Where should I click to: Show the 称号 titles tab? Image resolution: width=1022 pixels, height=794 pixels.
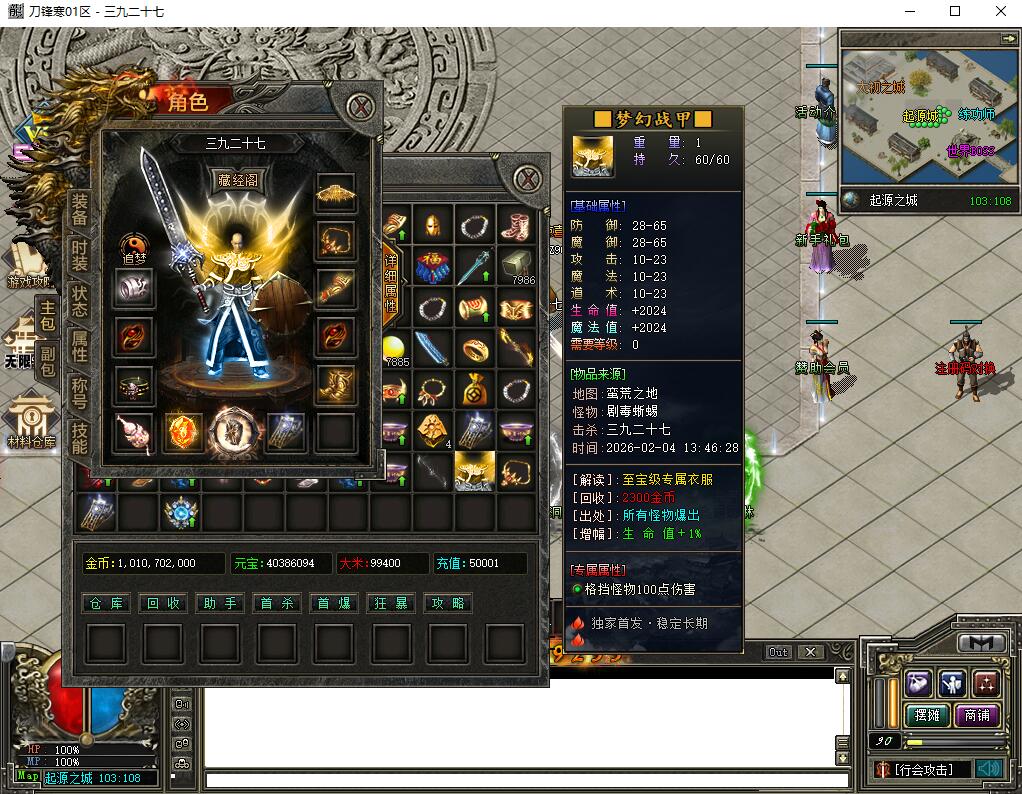pyautogui.click(x=79, y=392)
